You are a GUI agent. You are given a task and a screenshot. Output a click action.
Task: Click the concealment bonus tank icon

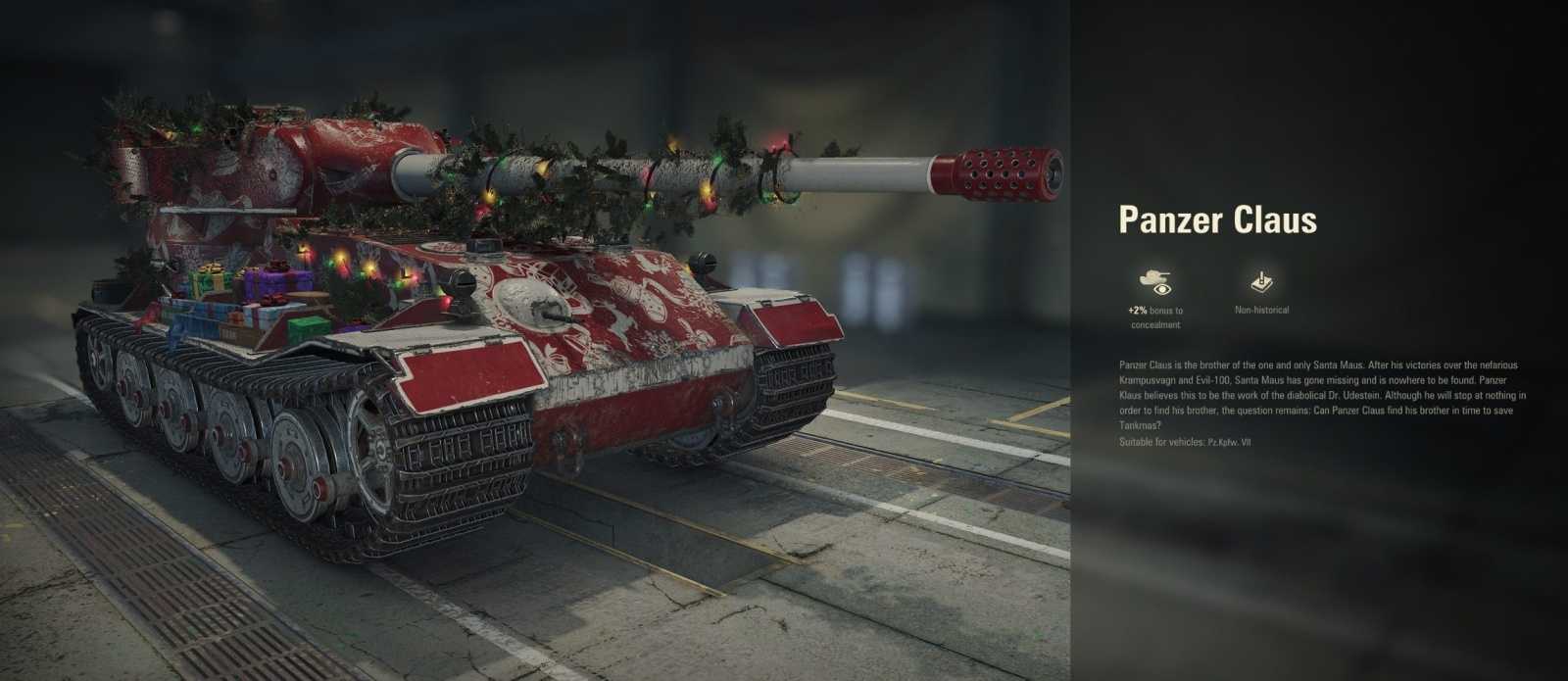tap(1154, 283)
